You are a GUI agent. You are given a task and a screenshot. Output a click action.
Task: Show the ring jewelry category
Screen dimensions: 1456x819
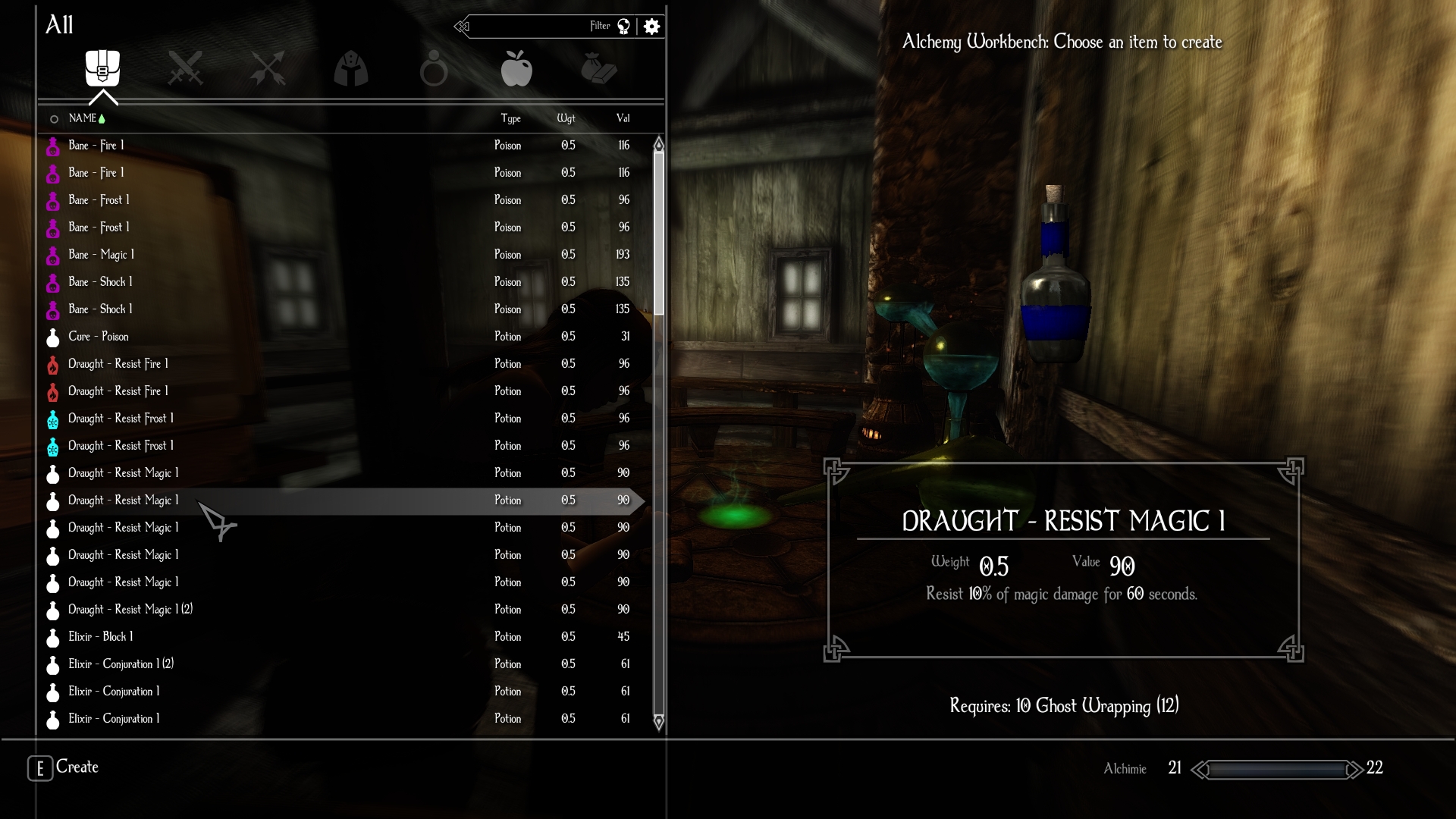pos(433,68)
